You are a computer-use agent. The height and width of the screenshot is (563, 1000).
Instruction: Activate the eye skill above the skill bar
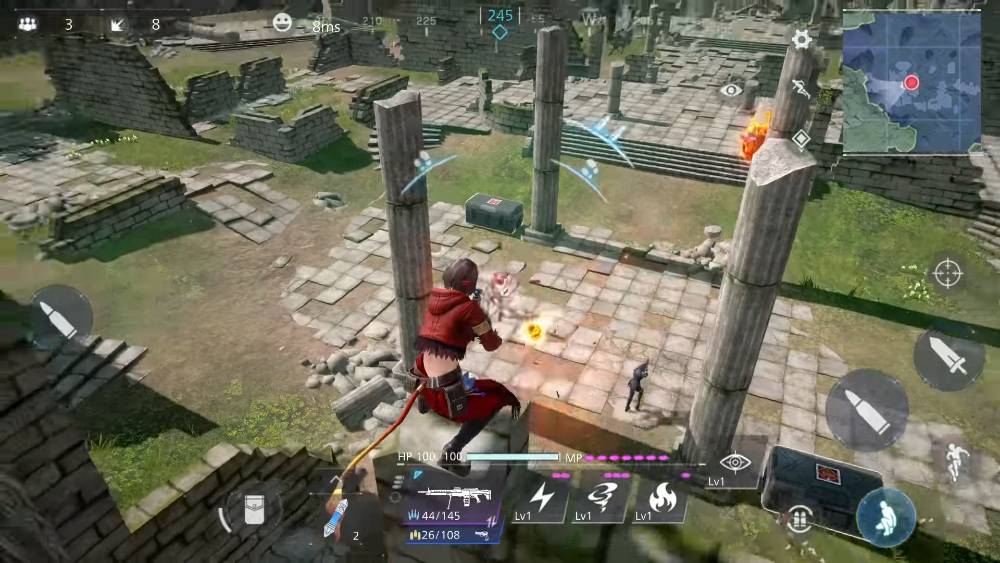click(735, 462)
